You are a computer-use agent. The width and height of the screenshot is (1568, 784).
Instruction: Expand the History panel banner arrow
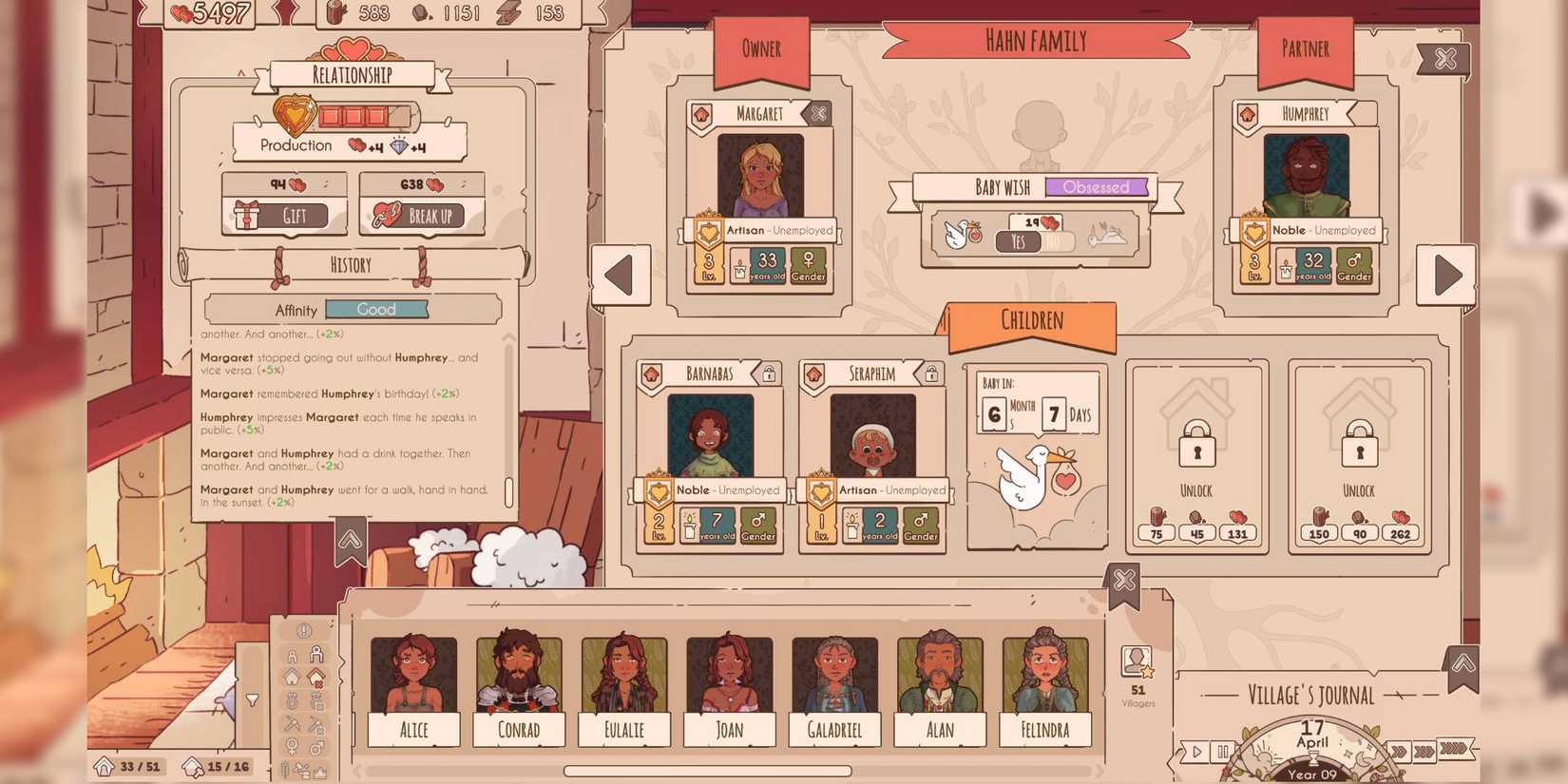(x=352, y=539)
